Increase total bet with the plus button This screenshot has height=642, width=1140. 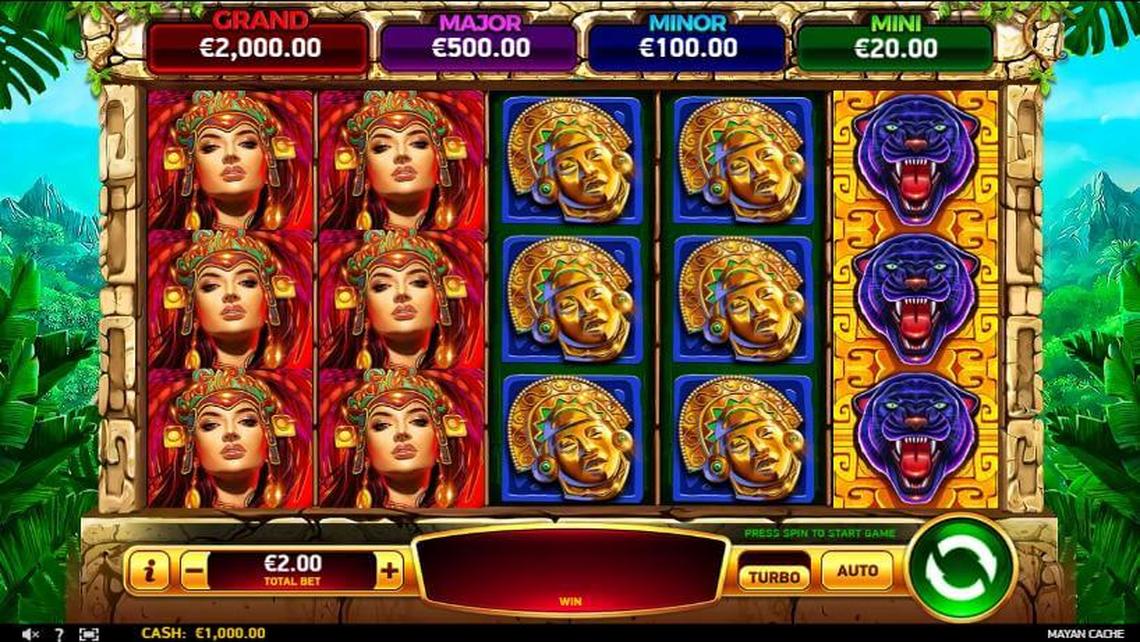point(389,571)
